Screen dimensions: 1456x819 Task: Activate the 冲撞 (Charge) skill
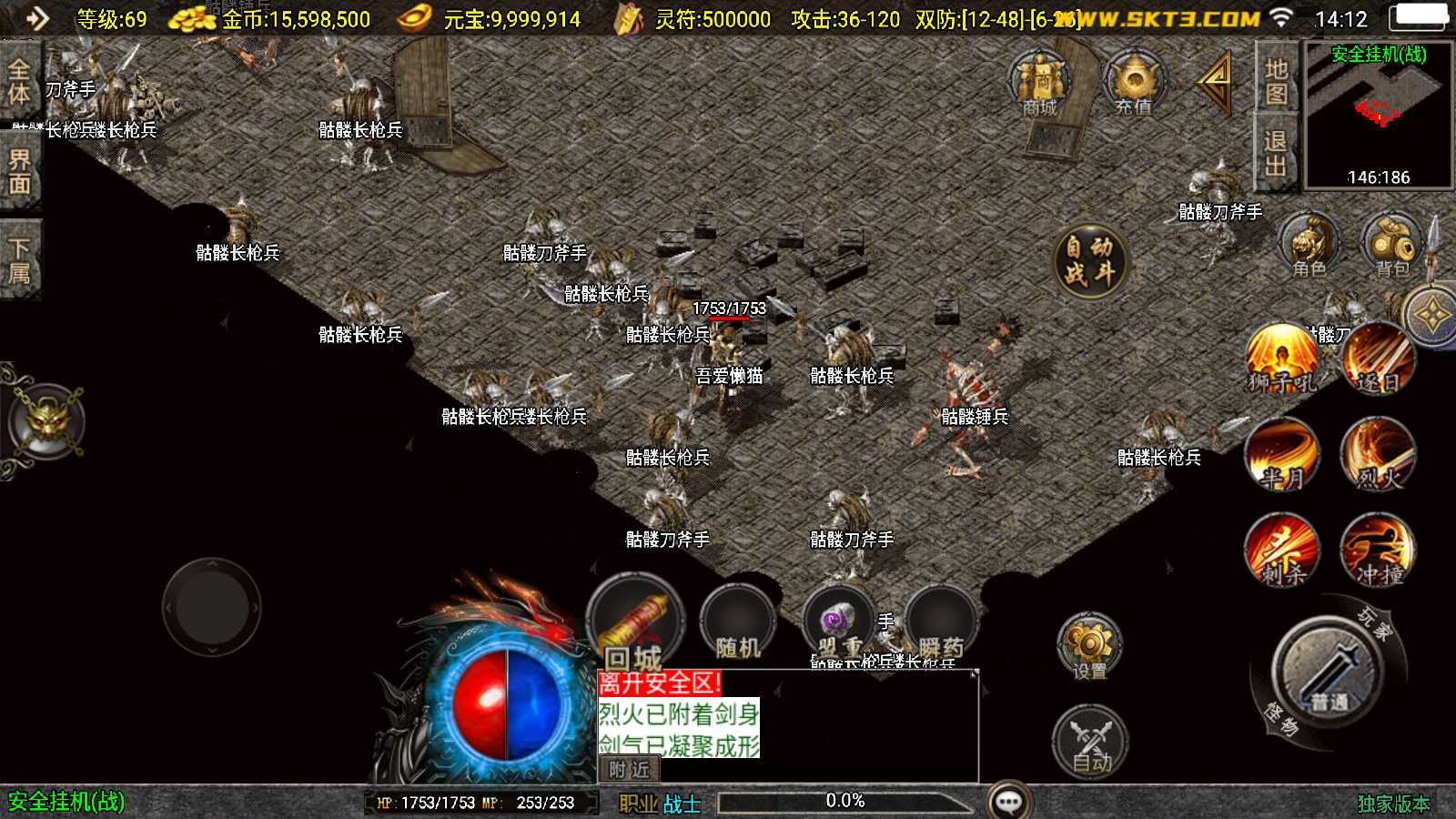point(1380,549)
